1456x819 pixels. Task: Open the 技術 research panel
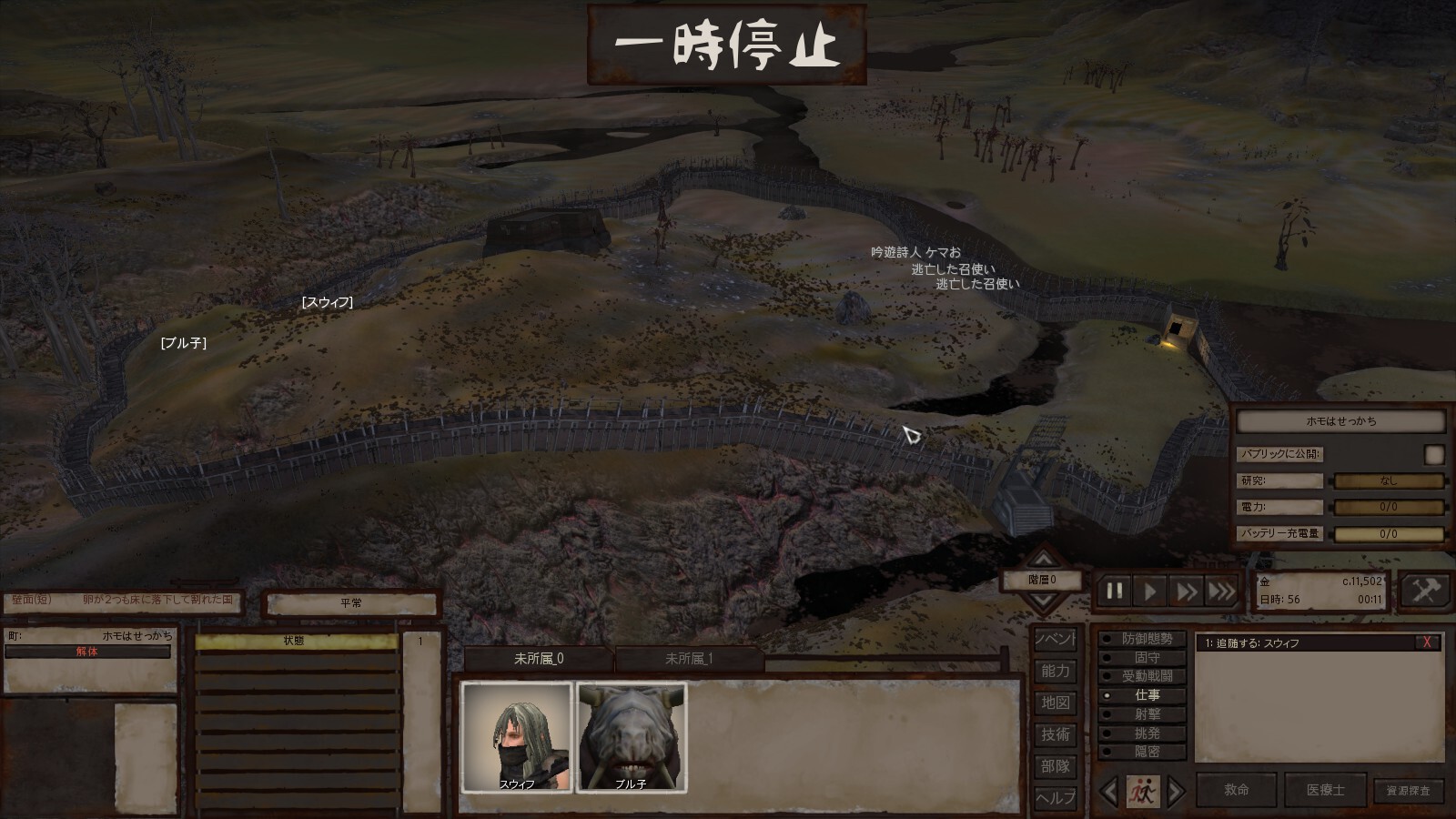click(1056, 734)
